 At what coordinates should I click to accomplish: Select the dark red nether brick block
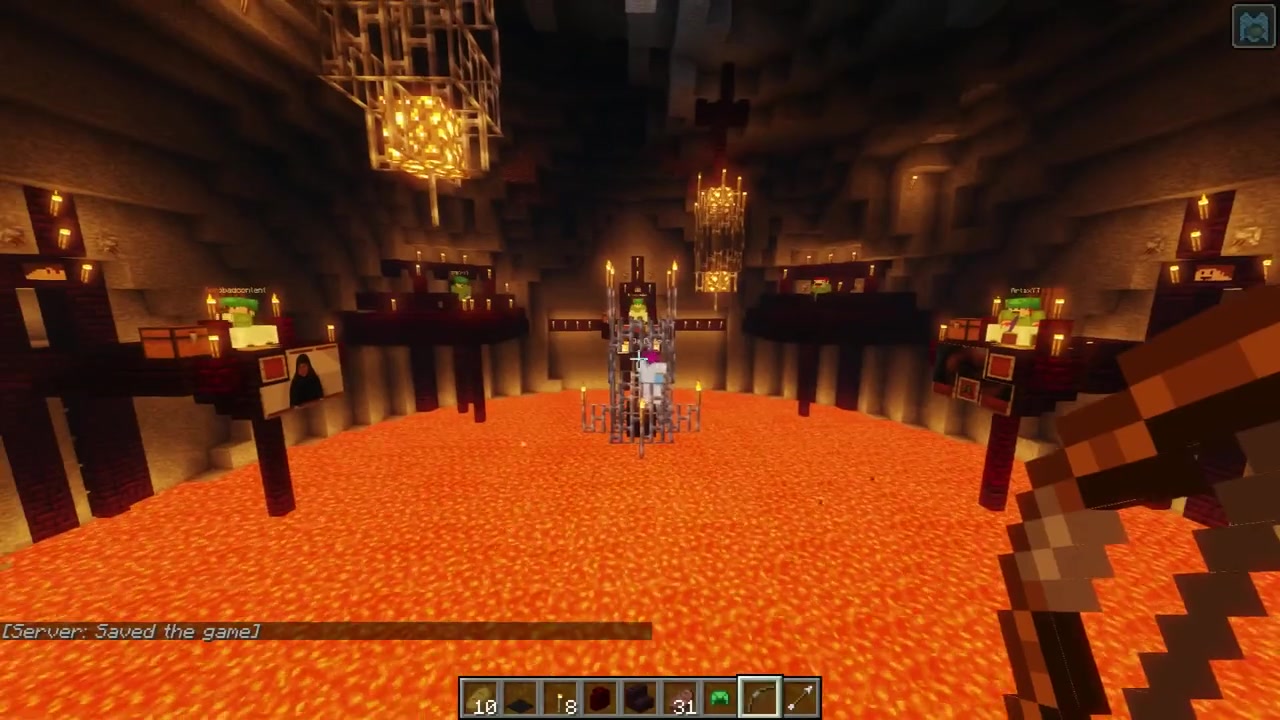pos(600,698)
